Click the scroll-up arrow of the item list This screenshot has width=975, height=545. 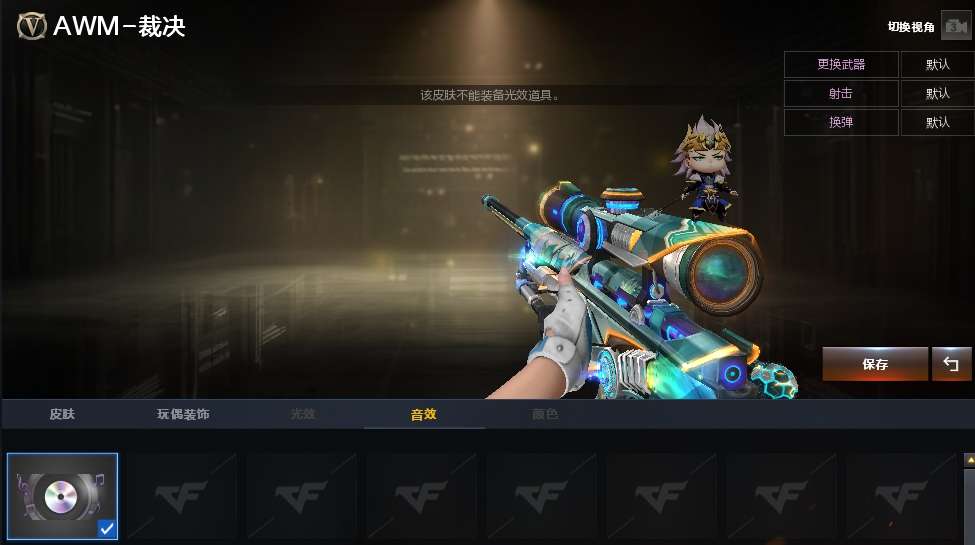coord(968,459)
